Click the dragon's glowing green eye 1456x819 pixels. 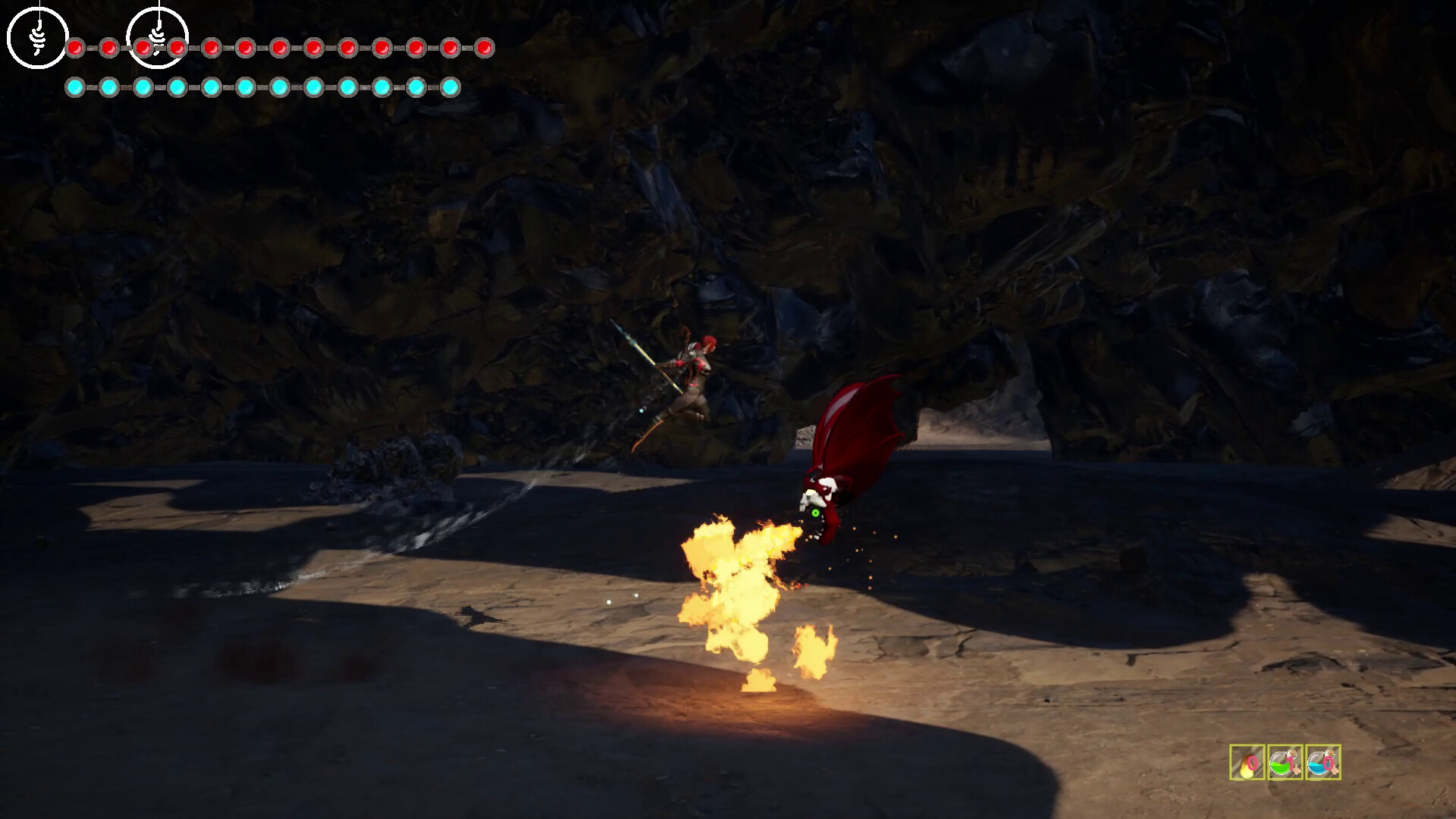click(x=816, y=512)
